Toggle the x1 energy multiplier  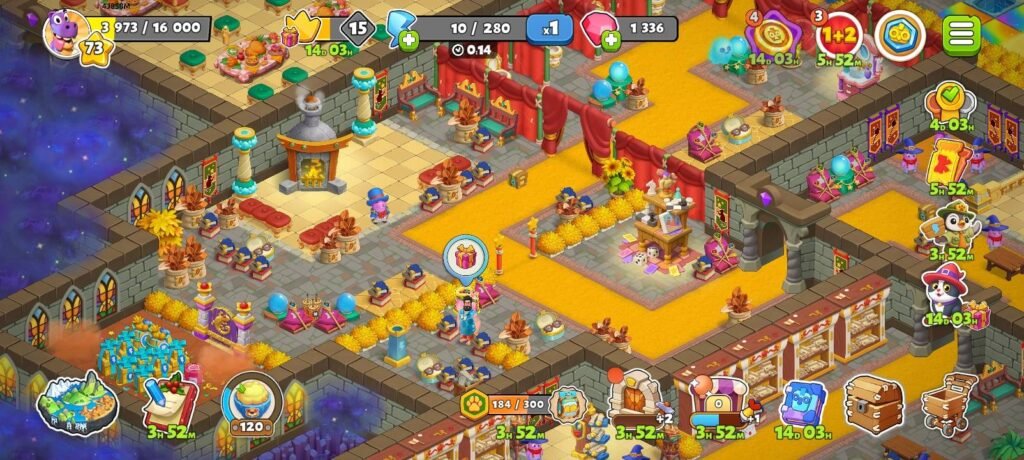(550, 29)
